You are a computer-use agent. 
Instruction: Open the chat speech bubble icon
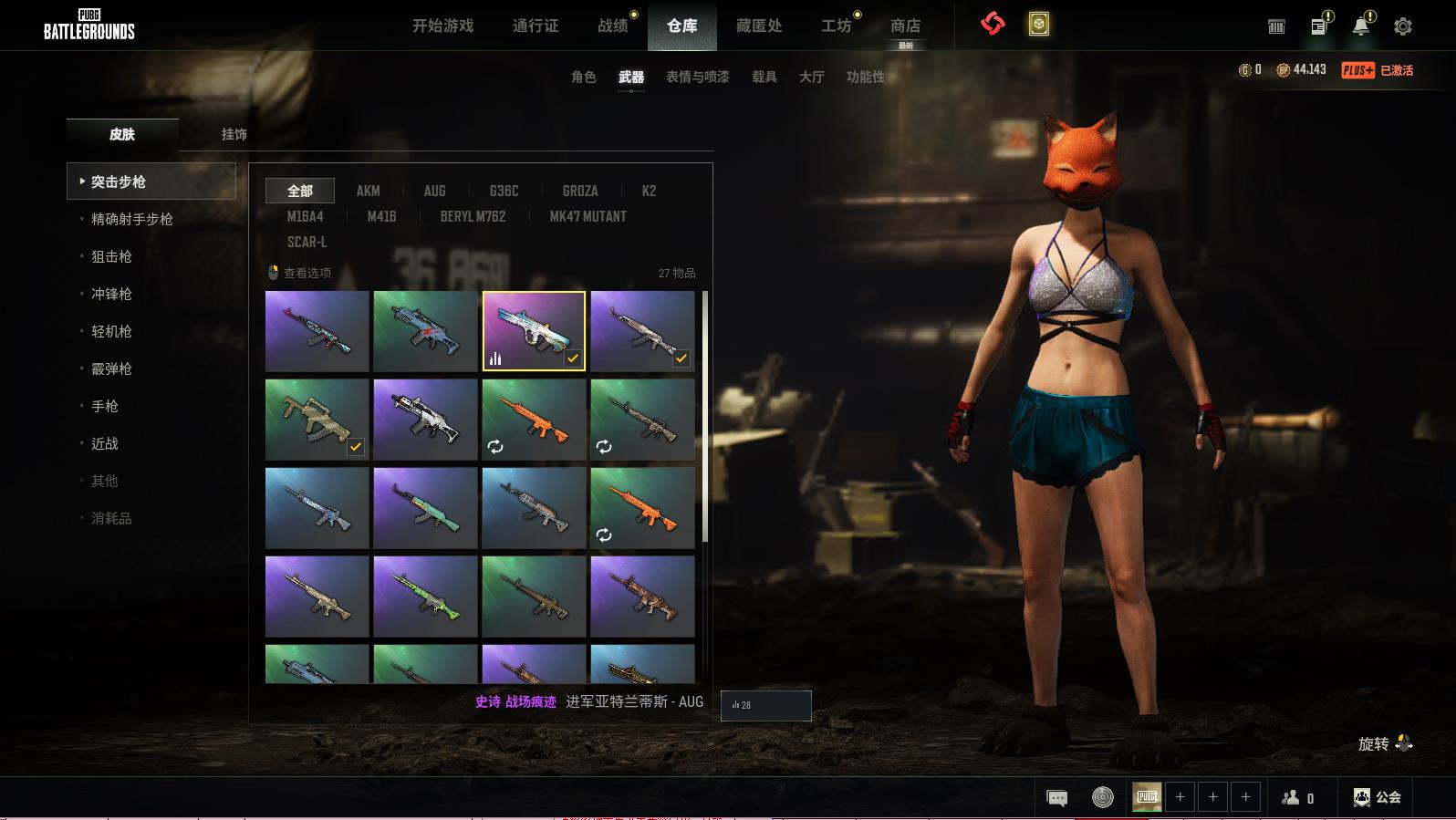pos(1056,798)
